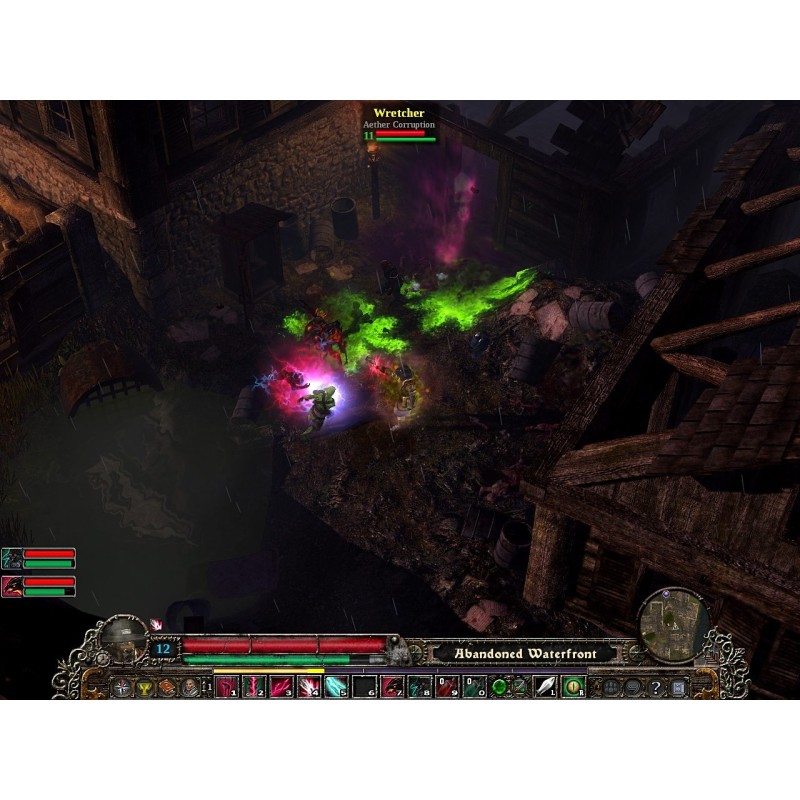Trigger the skill in hotbar slot 3
Screen dimensions: 800x800
coord(281,687)
